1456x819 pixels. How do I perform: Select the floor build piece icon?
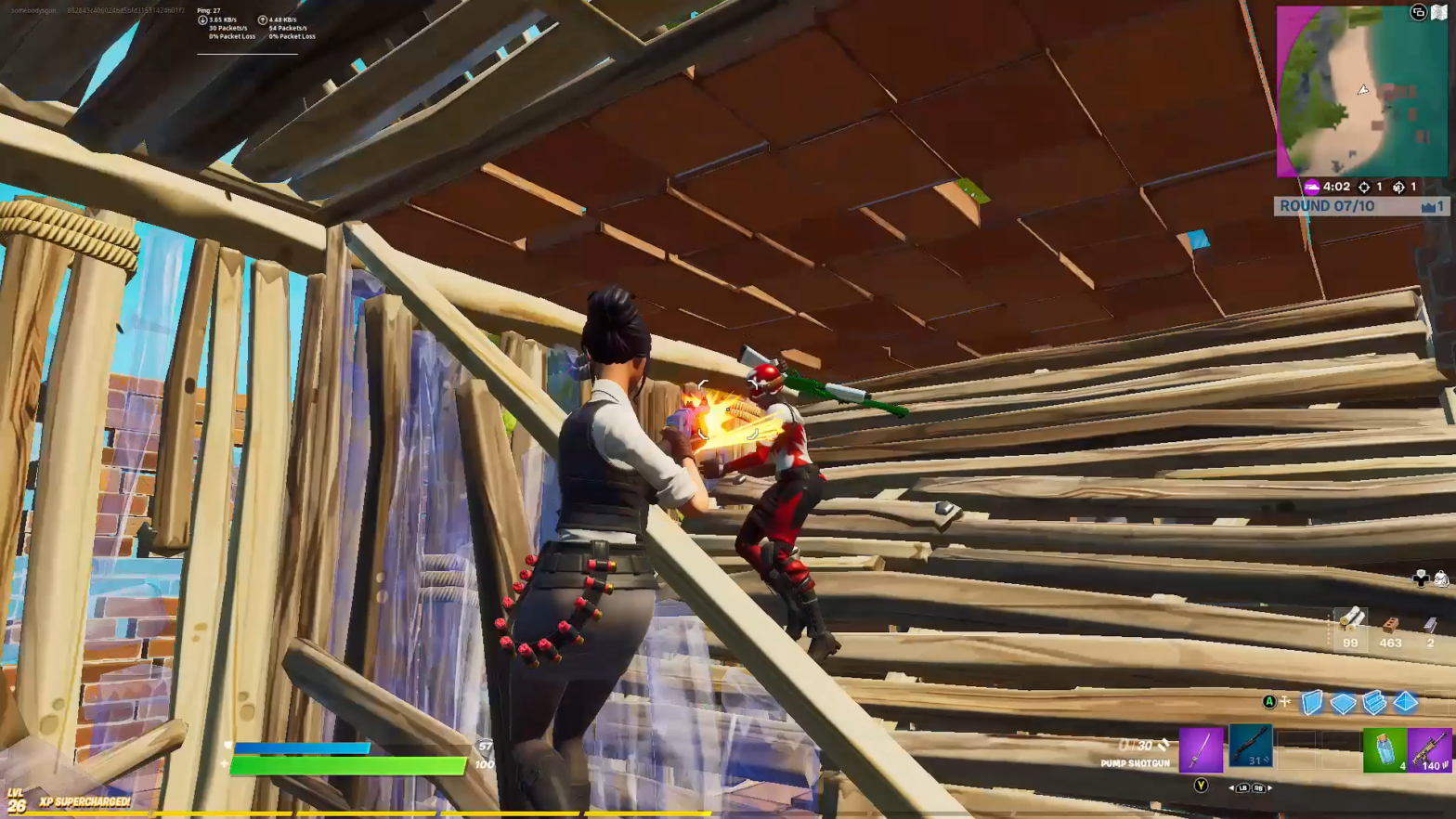click(x=1342, y=703)
